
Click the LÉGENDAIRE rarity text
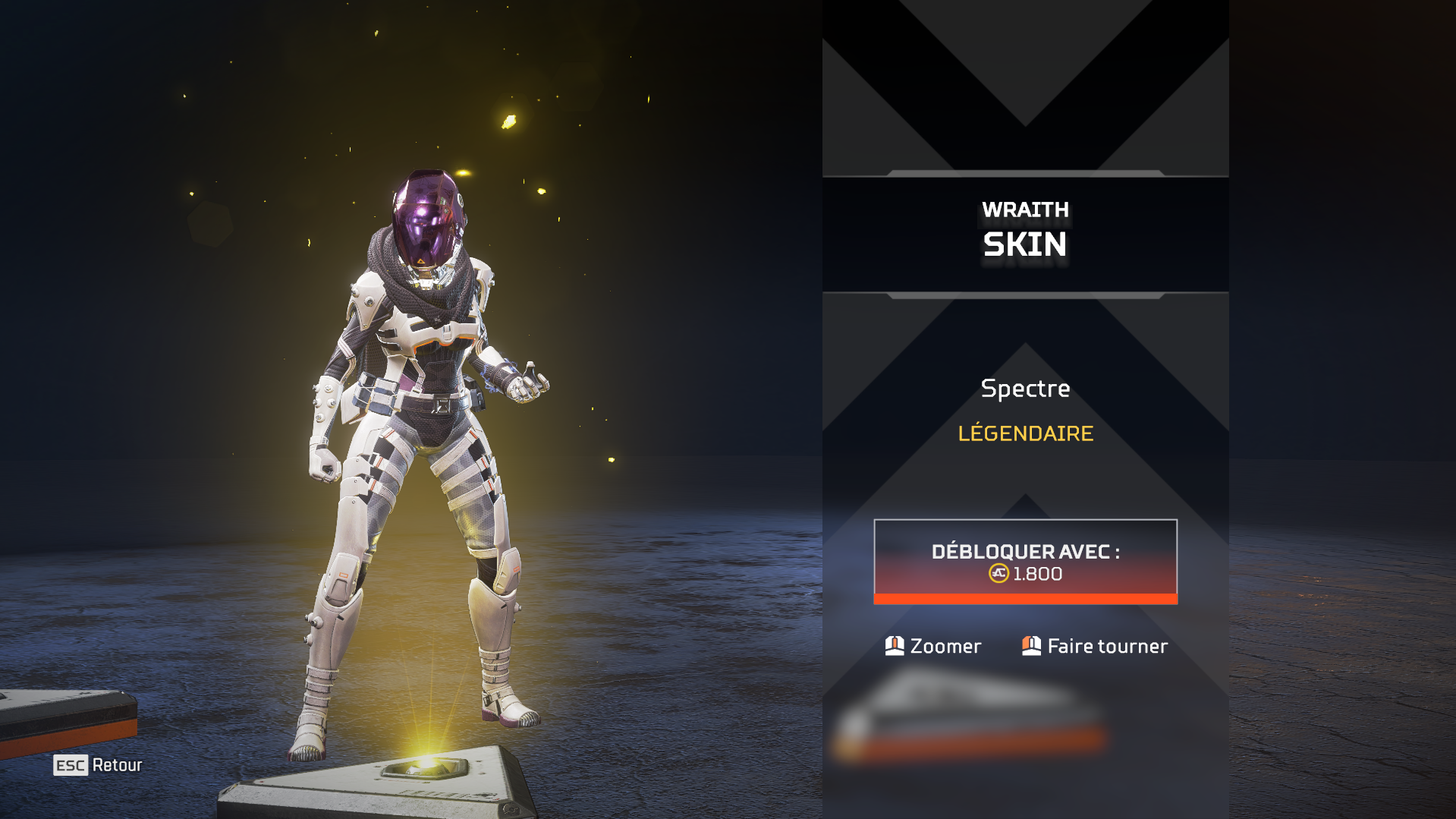pos(1025,434)
